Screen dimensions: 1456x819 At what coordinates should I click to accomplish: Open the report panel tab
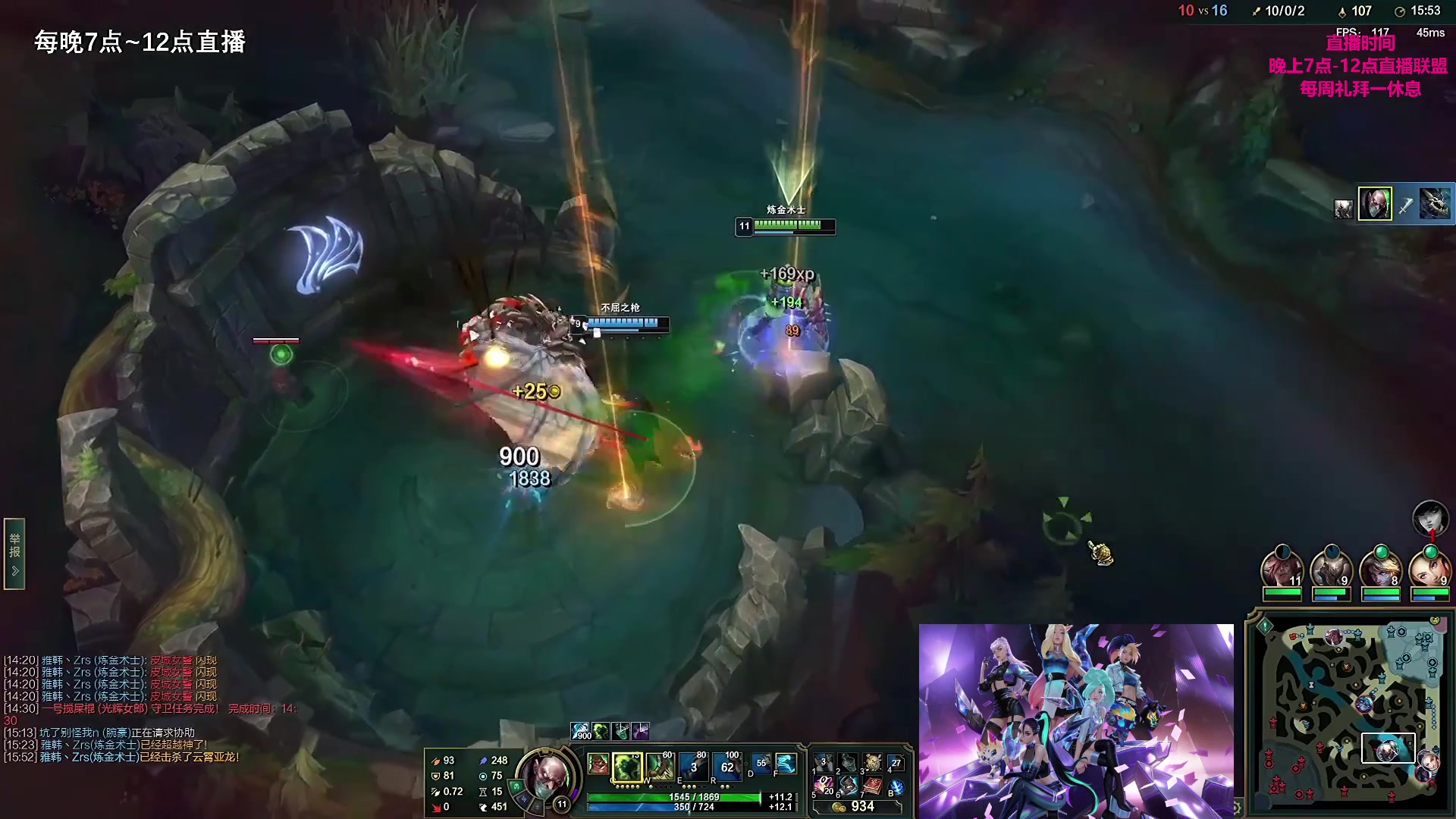pyautogui.click(x=14, y=554)
